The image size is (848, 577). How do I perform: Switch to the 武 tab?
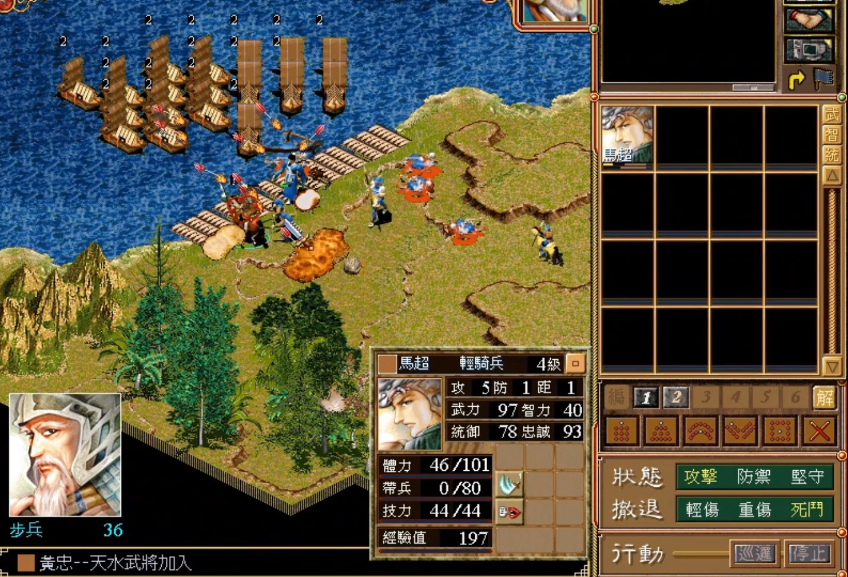point(831,114)
